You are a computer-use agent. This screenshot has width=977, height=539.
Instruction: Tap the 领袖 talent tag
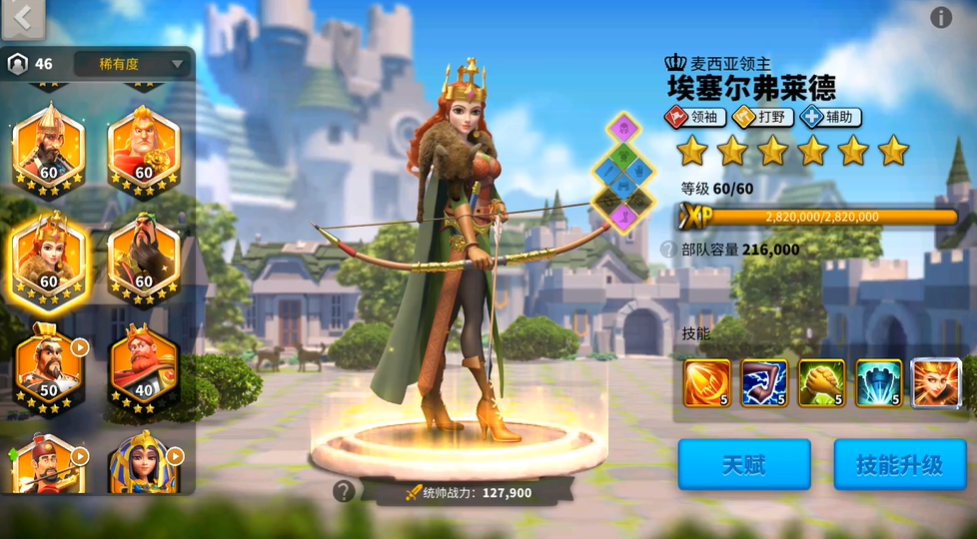695,117
